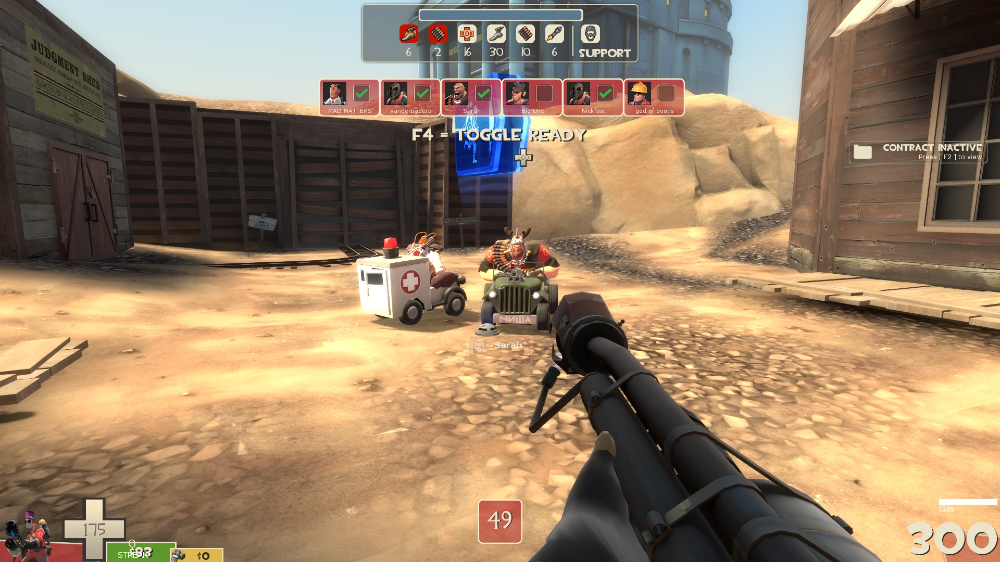Pick the beige winged boot icon above 30

coord(496,34)
